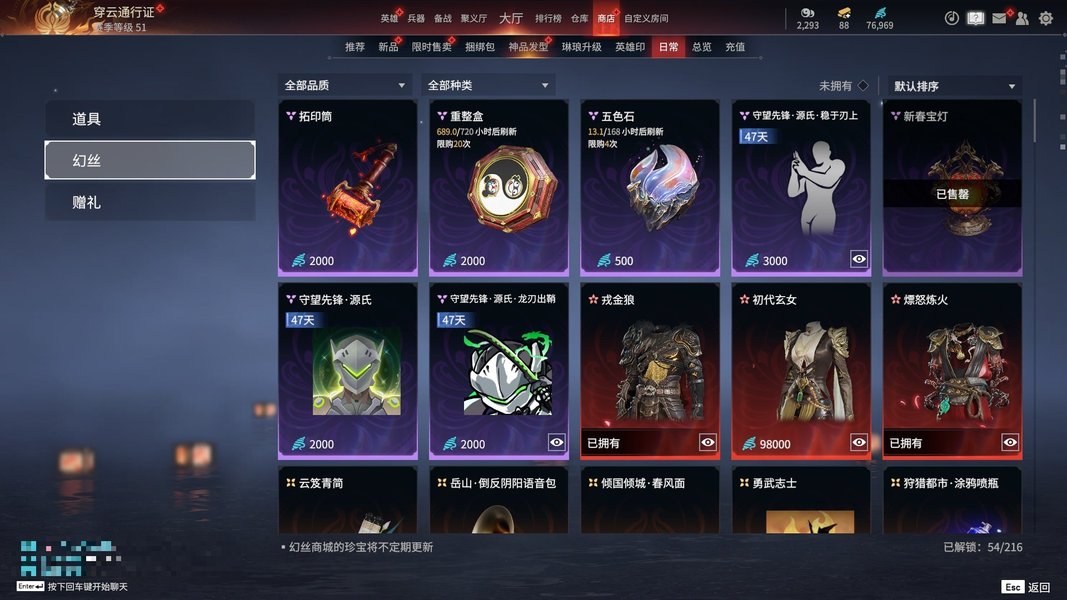Toggle the 未拥有 filter checkbox
This screenshot has height=600, width=1067.
(x=863, y=86)
